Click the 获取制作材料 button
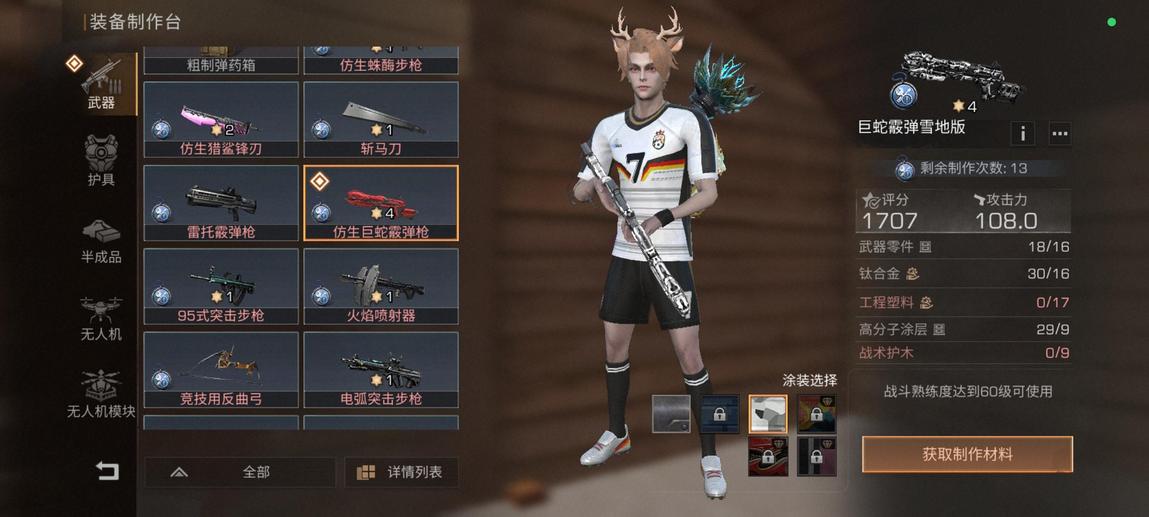The width and height of the screenshot is (1149, 517). pyautogui.click(x=967, y=454)
